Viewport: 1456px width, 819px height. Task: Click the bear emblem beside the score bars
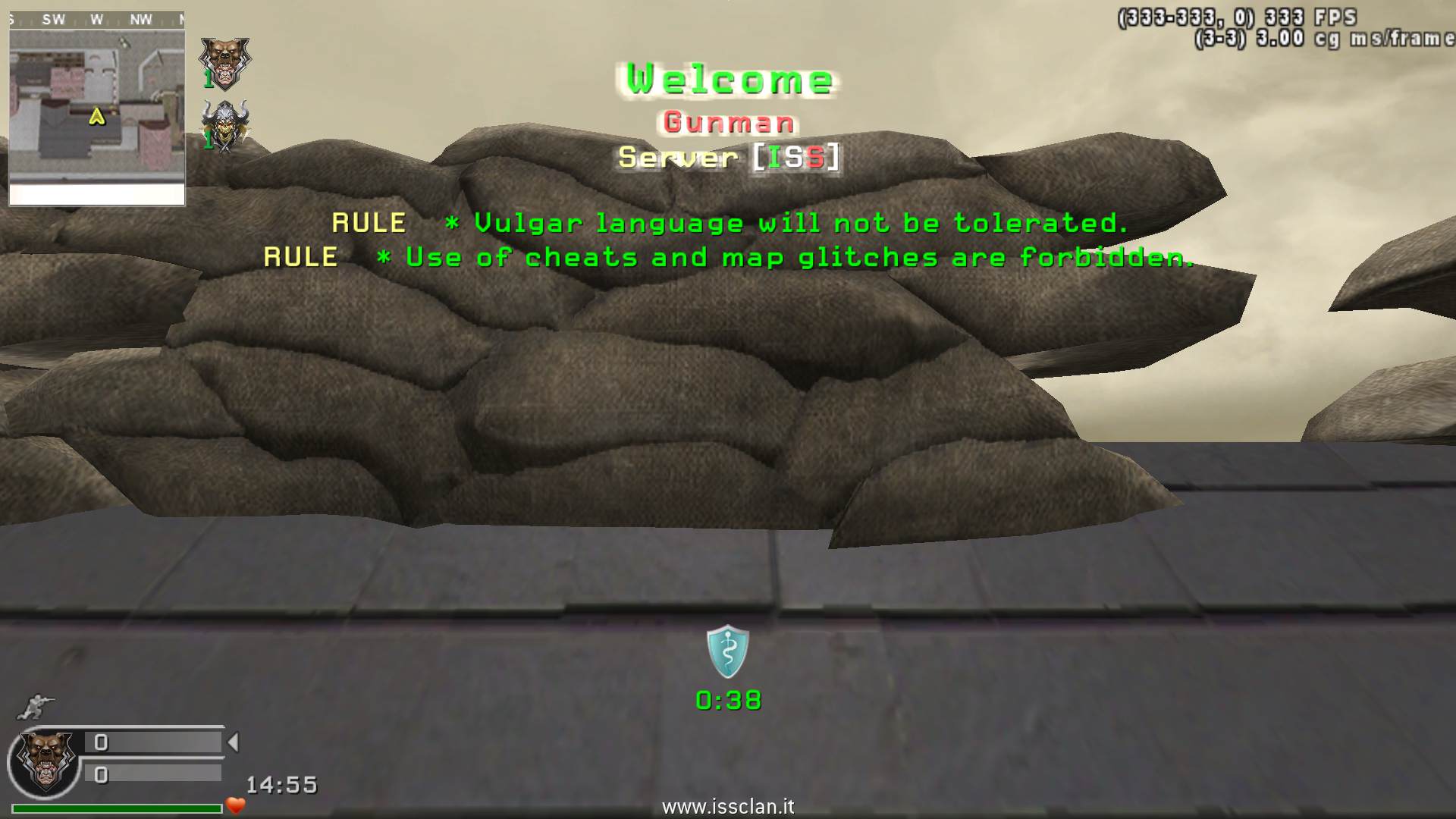47,760
